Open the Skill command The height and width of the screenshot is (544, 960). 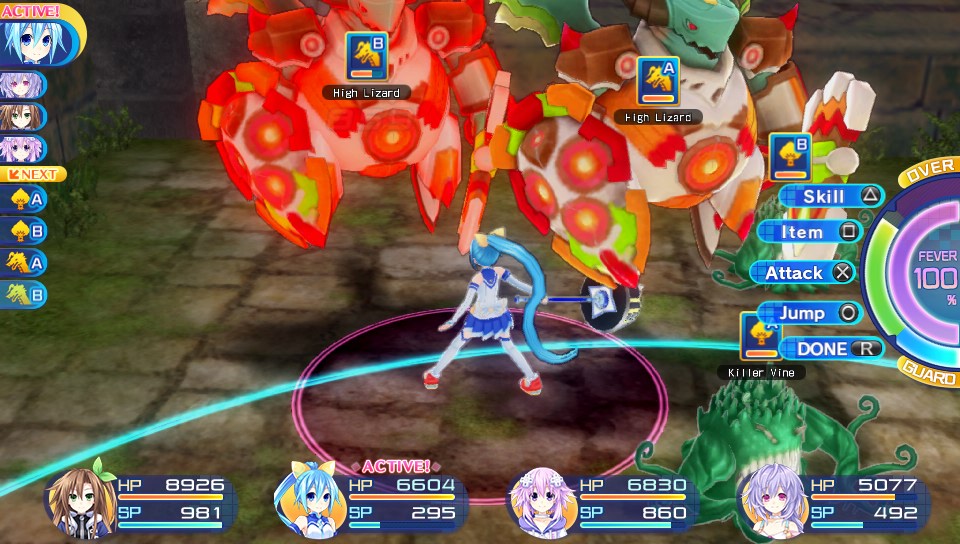coord(831,196)
